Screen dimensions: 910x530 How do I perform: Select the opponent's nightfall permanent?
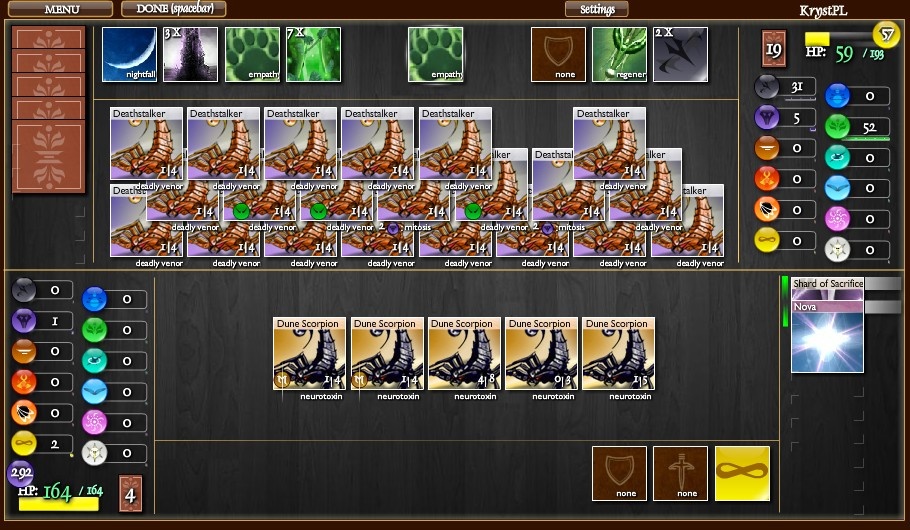pos(130,54)
